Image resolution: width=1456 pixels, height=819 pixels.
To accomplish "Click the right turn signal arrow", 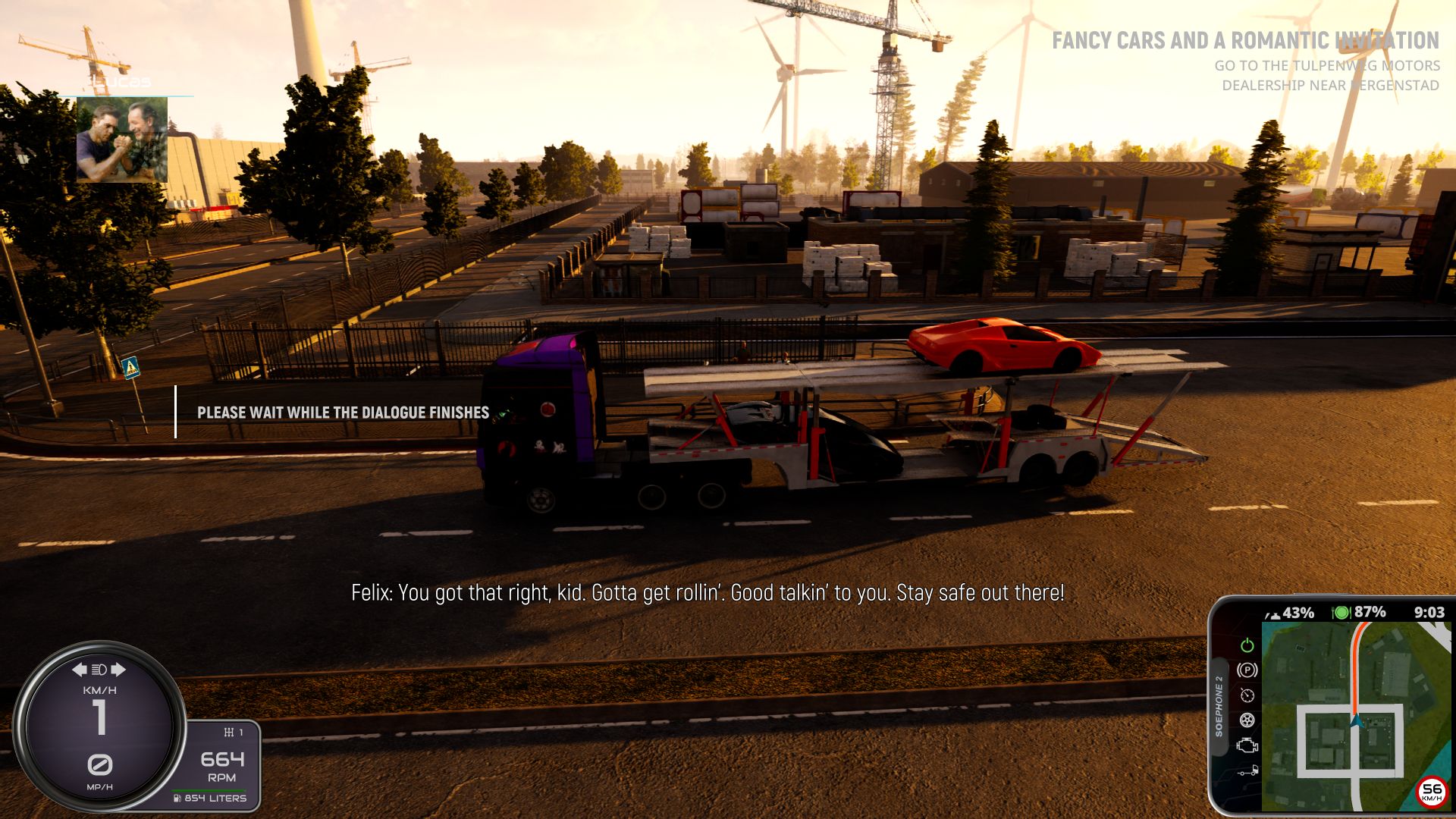I will click(118, 669).
